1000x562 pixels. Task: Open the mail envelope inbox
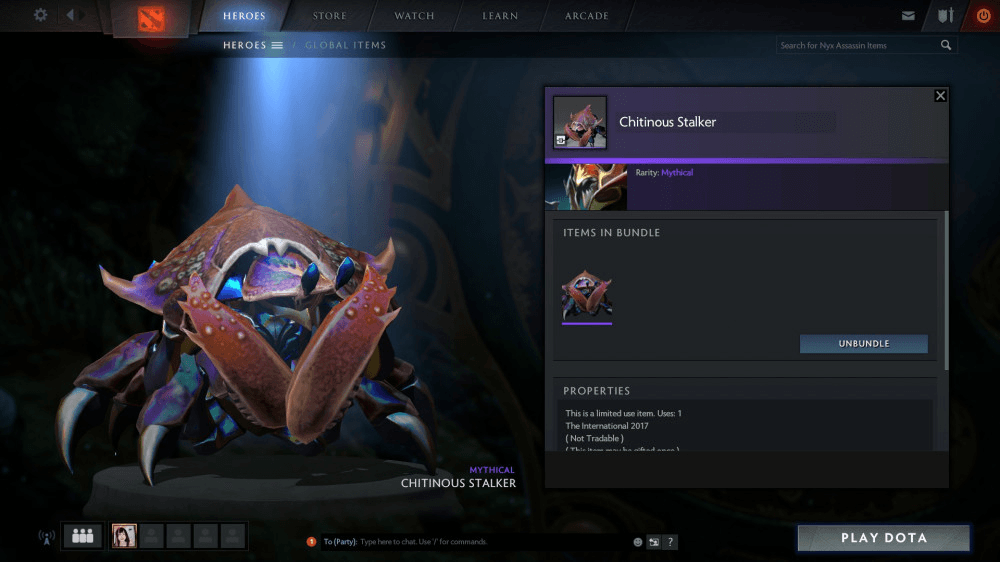(x=908, y=16)
